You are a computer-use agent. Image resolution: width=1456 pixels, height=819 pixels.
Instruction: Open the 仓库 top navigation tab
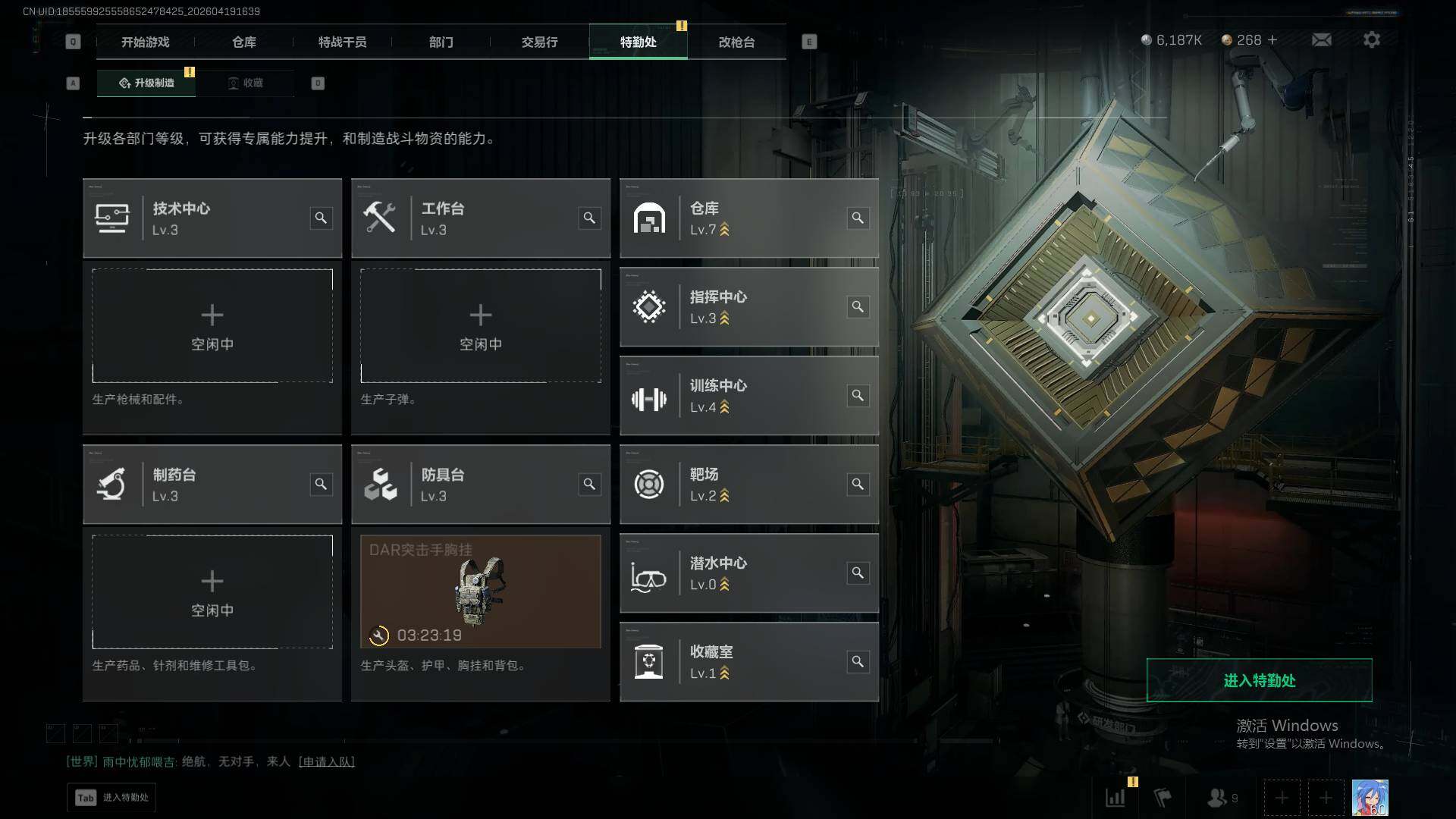tap(243, 42)
